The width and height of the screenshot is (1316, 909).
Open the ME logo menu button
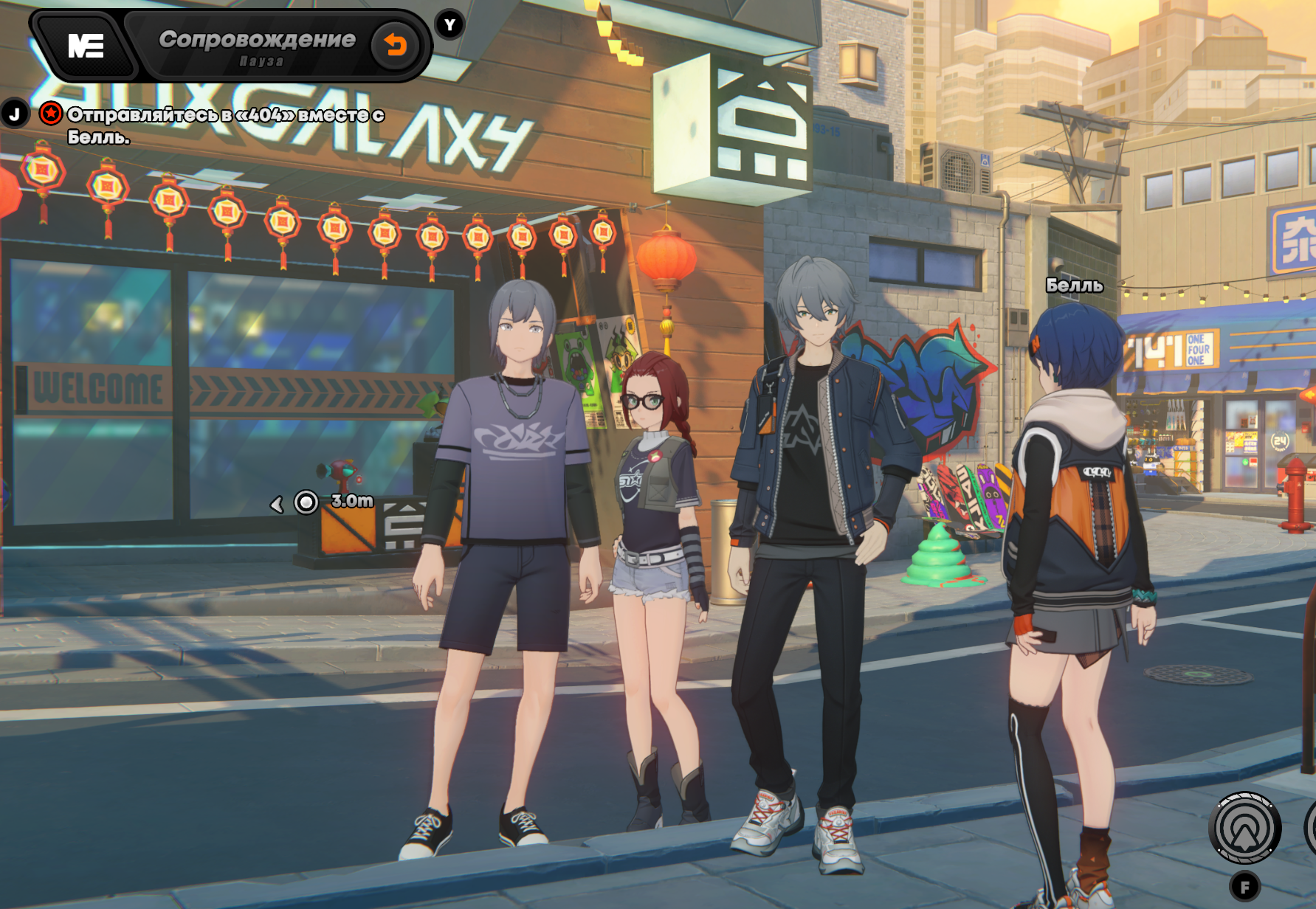pos(86,46)
